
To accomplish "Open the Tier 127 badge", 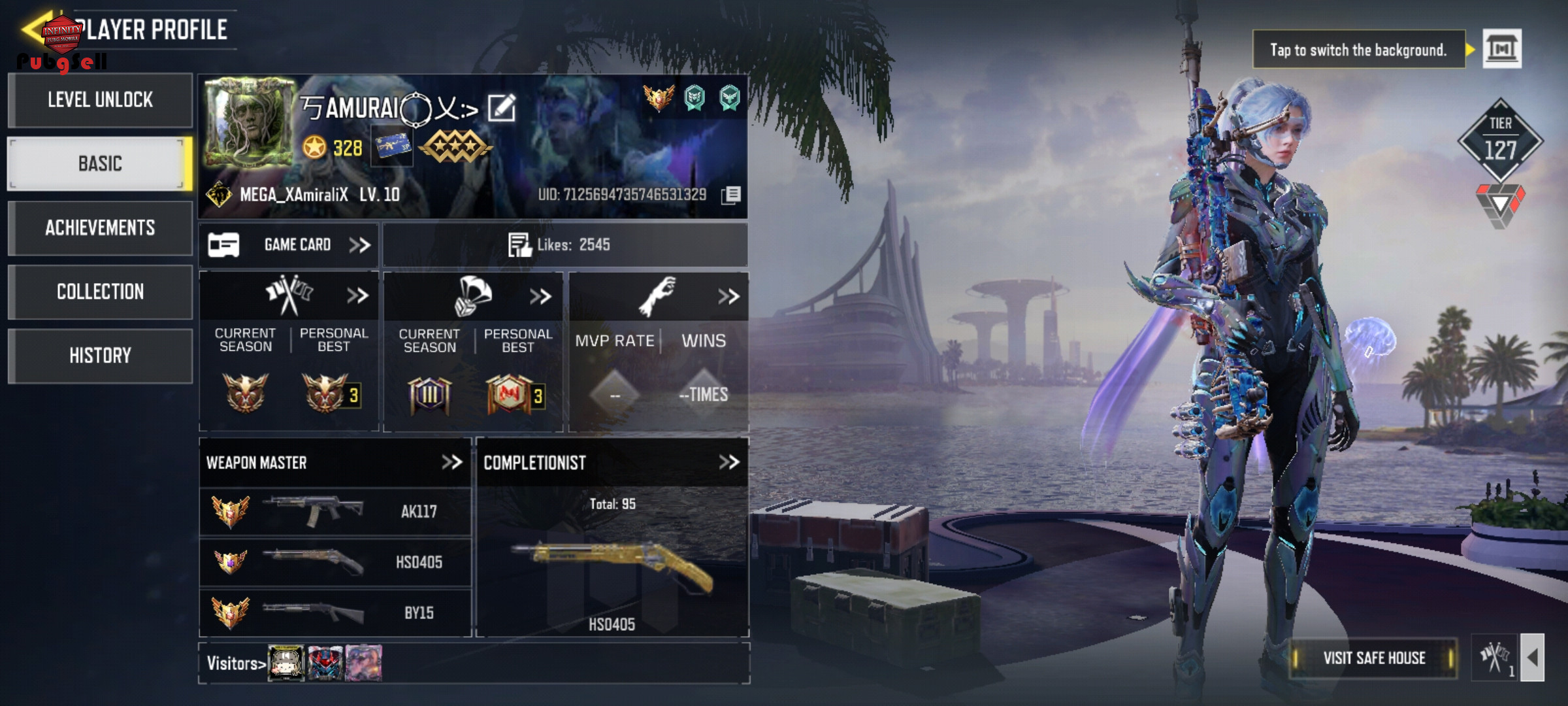I will click(x=1500, y=141).
